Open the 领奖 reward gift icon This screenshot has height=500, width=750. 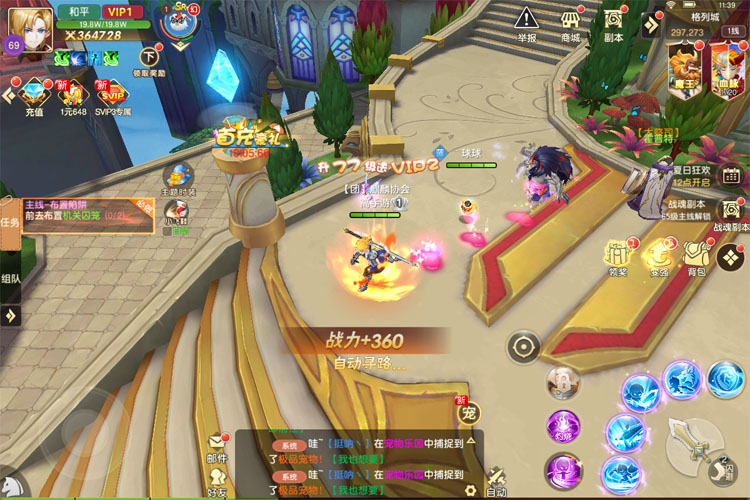click(x=617, y=256)
